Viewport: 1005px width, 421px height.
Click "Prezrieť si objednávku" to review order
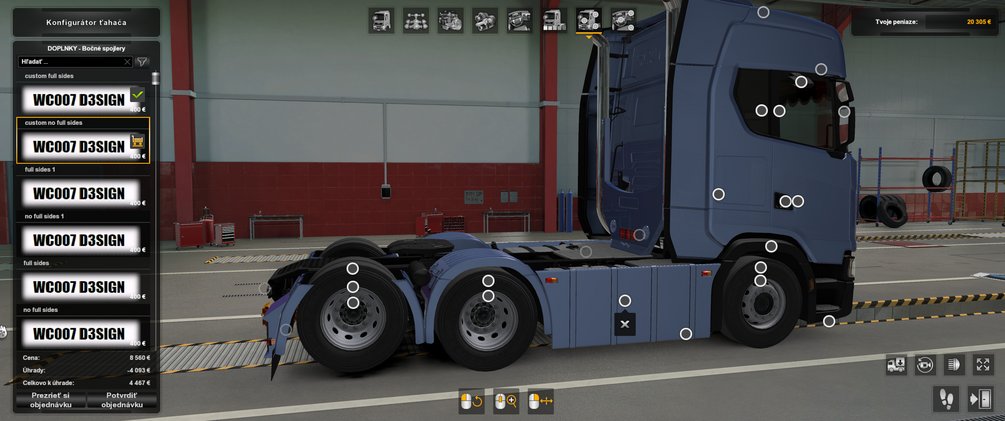click(50, 400)
